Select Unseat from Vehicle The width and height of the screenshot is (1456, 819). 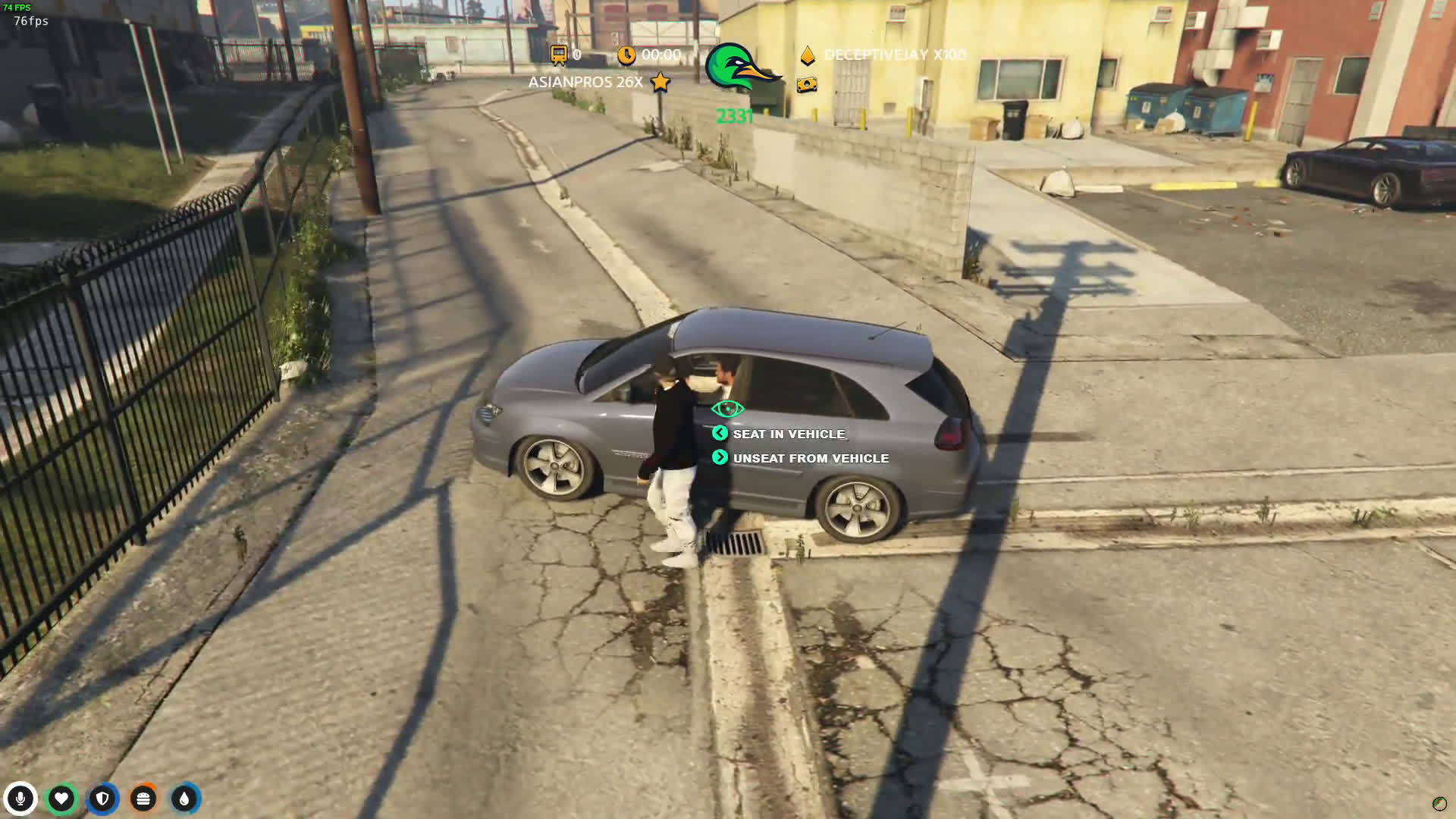coord(810,458)
